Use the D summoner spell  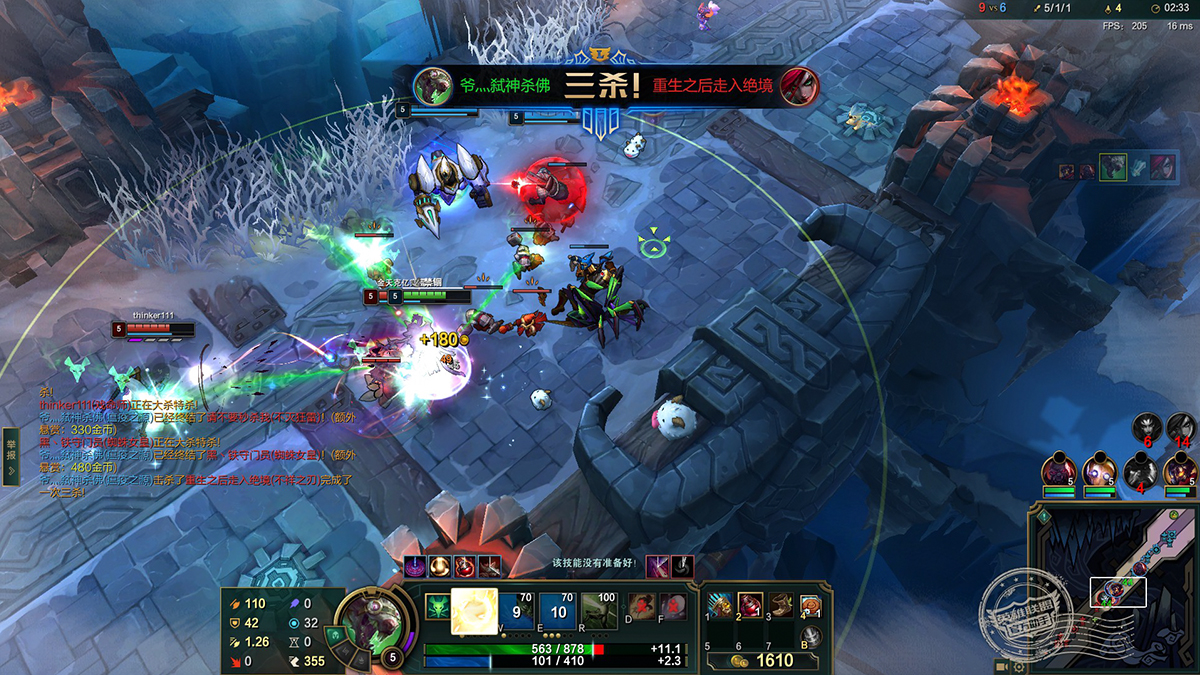pos(641,607)
